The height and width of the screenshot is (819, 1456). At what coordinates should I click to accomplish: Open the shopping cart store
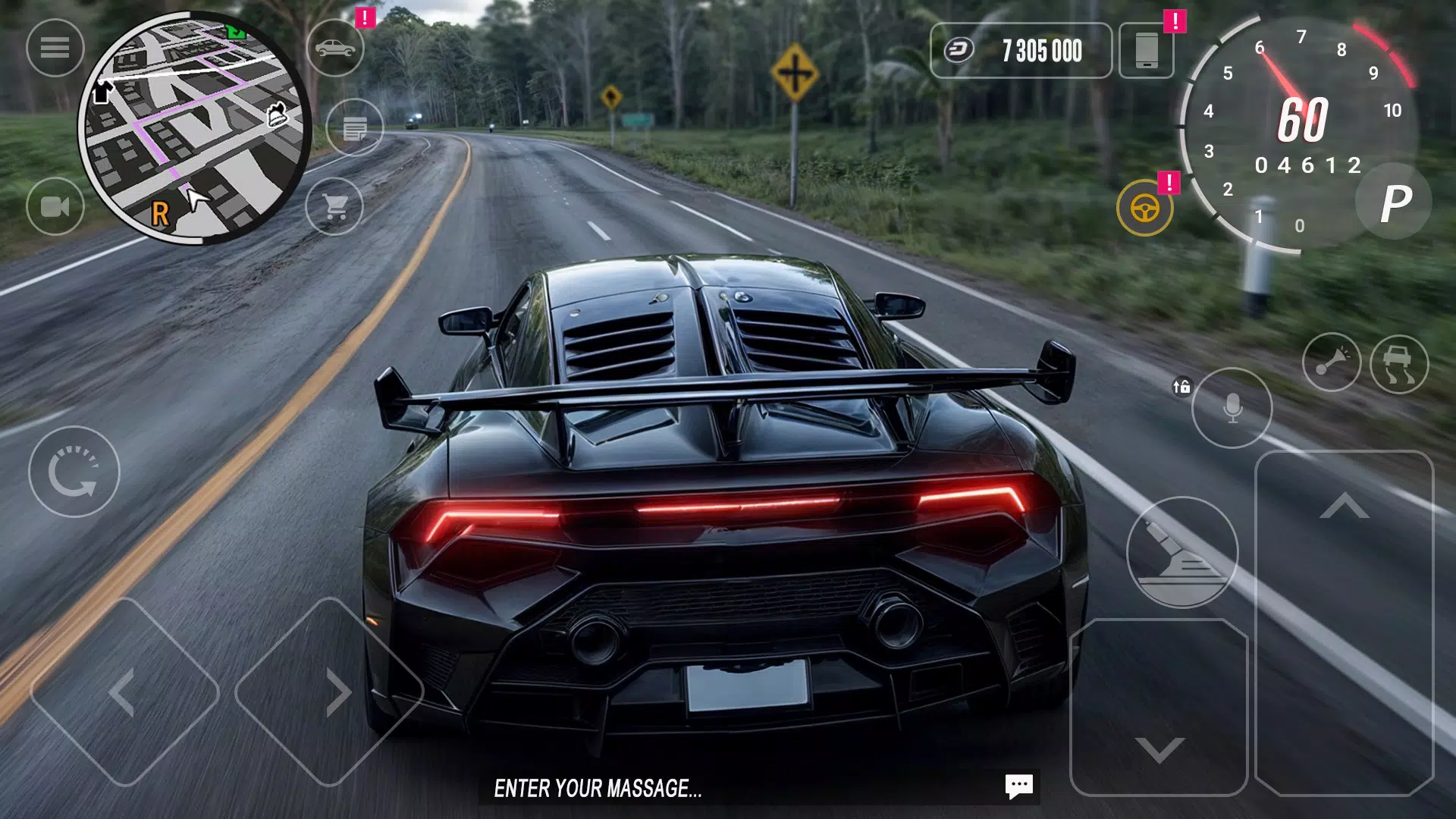(x=334, y=206)
